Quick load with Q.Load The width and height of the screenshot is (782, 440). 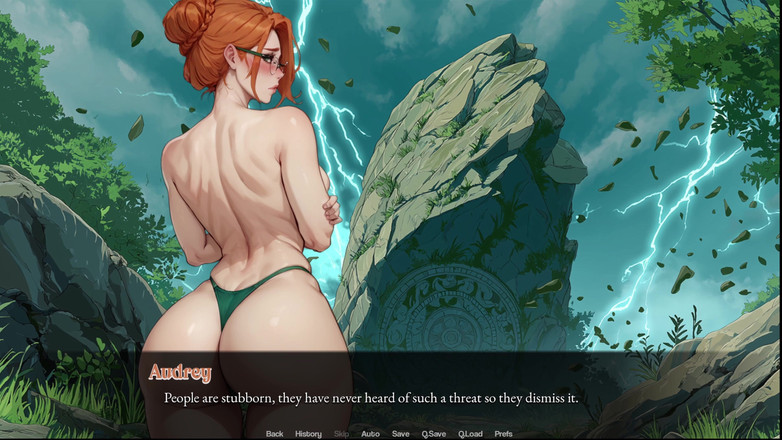pyautogui.click(x=470, y=434)
